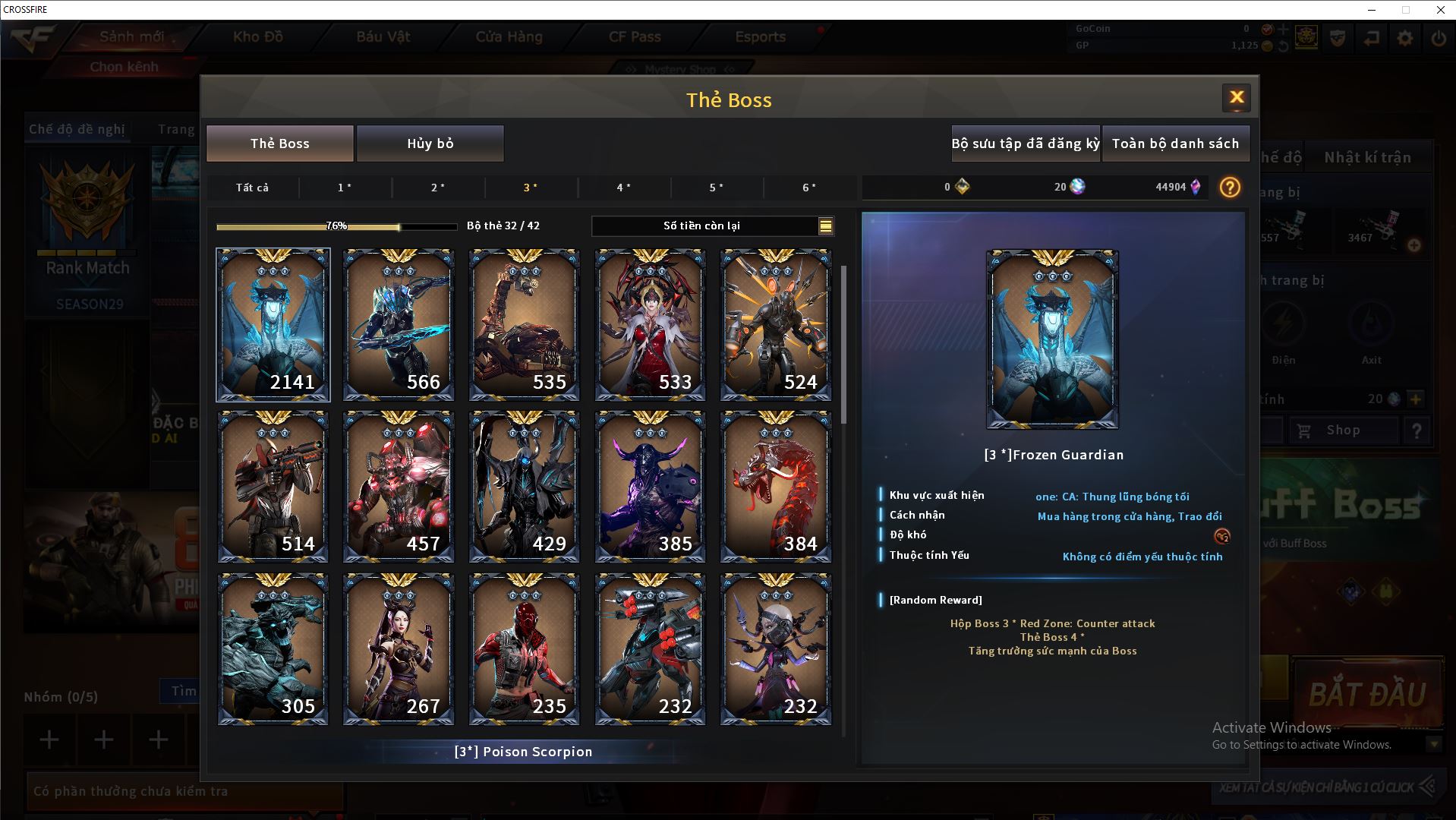
Task: Select the 2-star filter tab
Action: click(438, 188)
